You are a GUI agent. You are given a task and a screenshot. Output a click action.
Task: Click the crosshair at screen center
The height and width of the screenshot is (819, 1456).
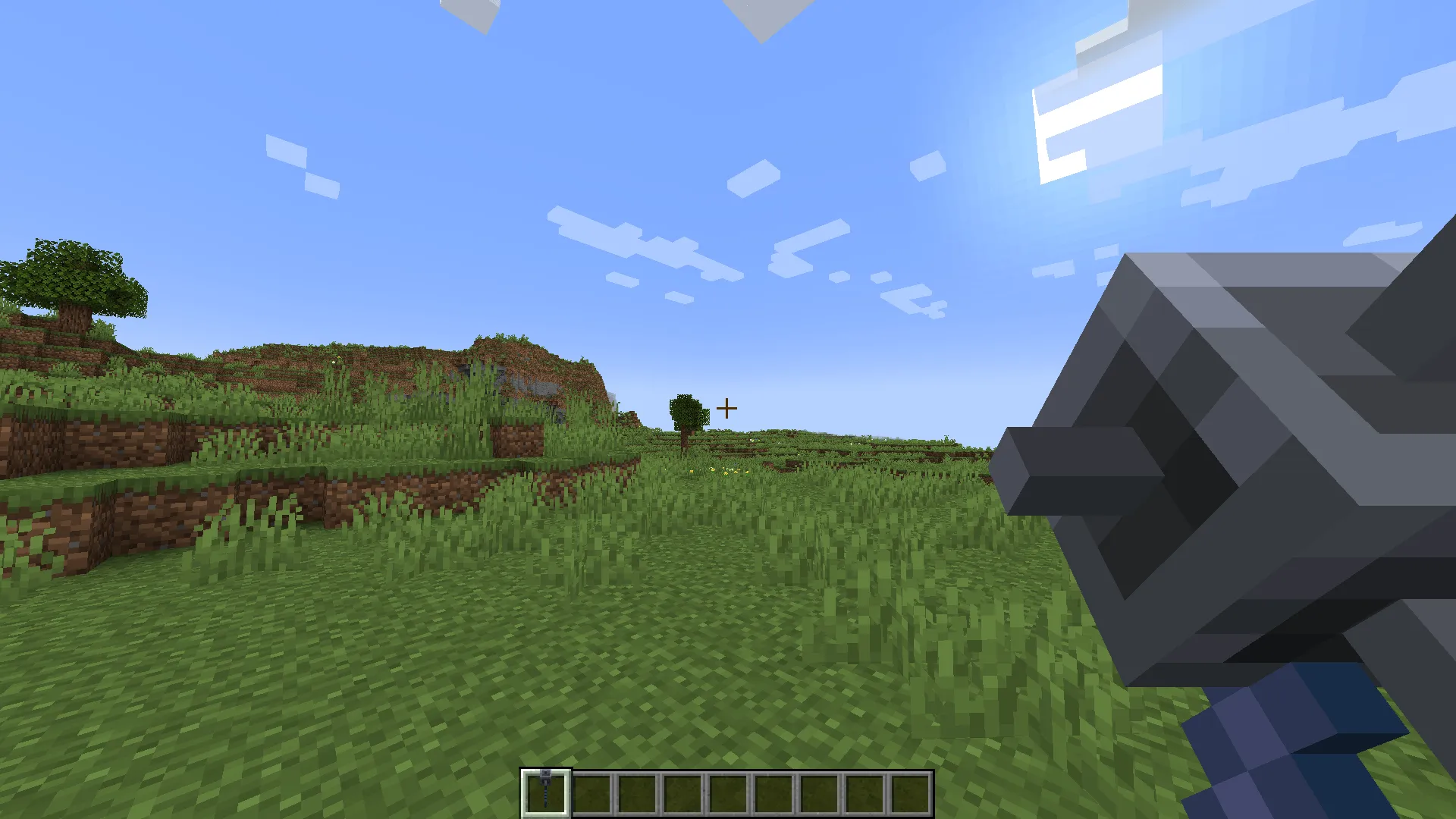[727, 409]
